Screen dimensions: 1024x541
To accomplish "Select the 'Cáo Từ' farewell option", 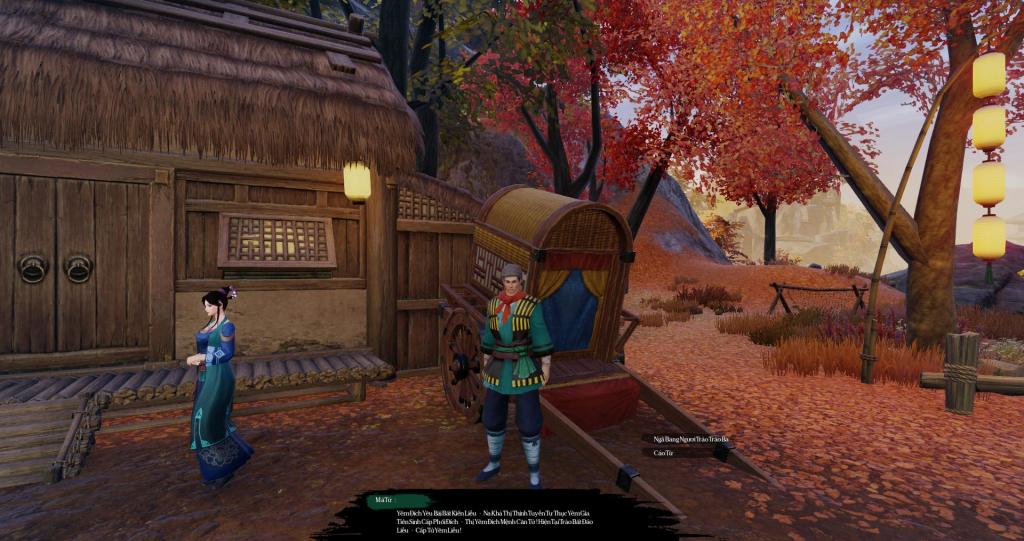I will coord(664,453).
